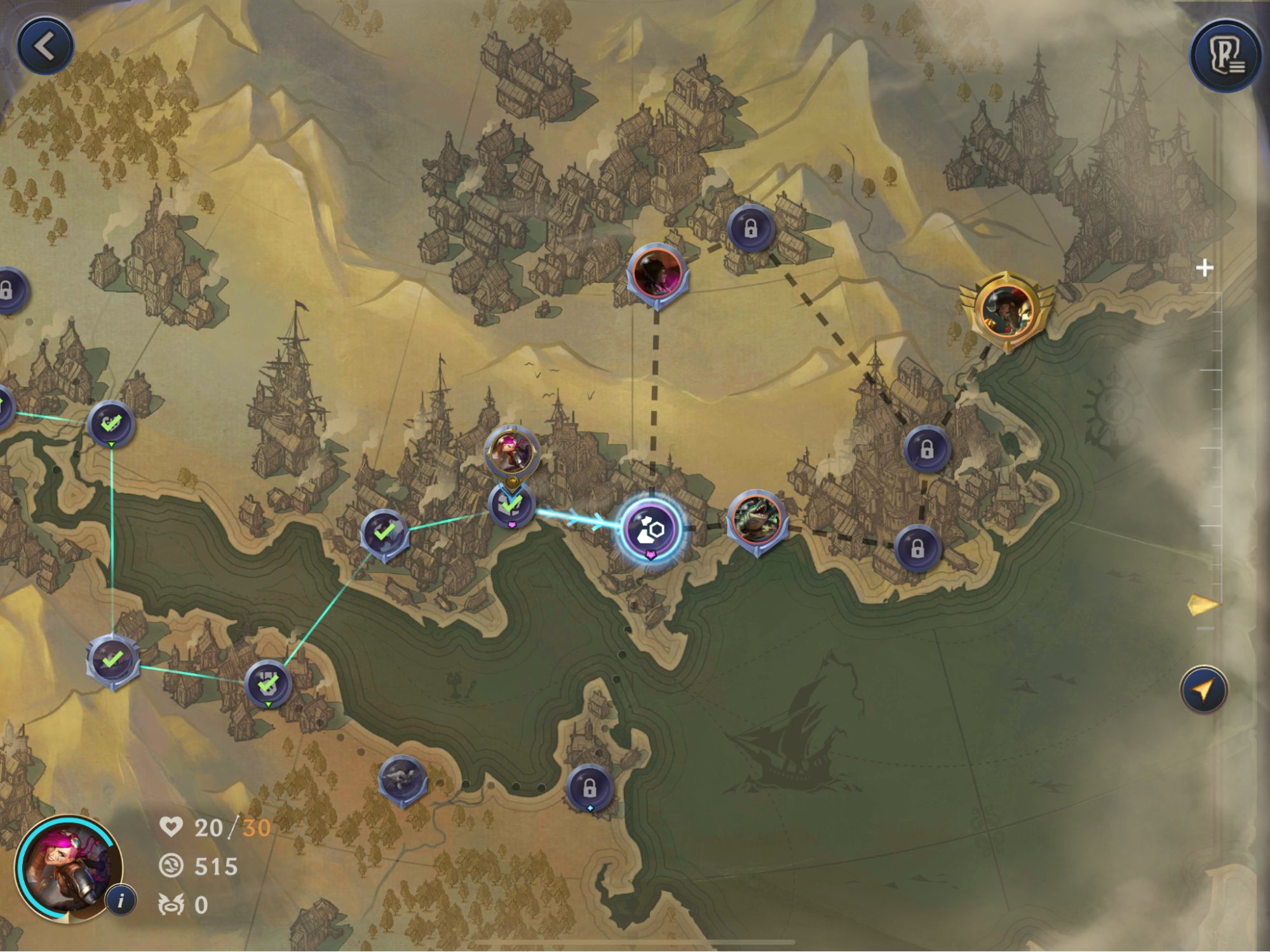Open champion info via the 'i' badge
This screenshot has height=952, width=1270.
[x=121, y=899]
